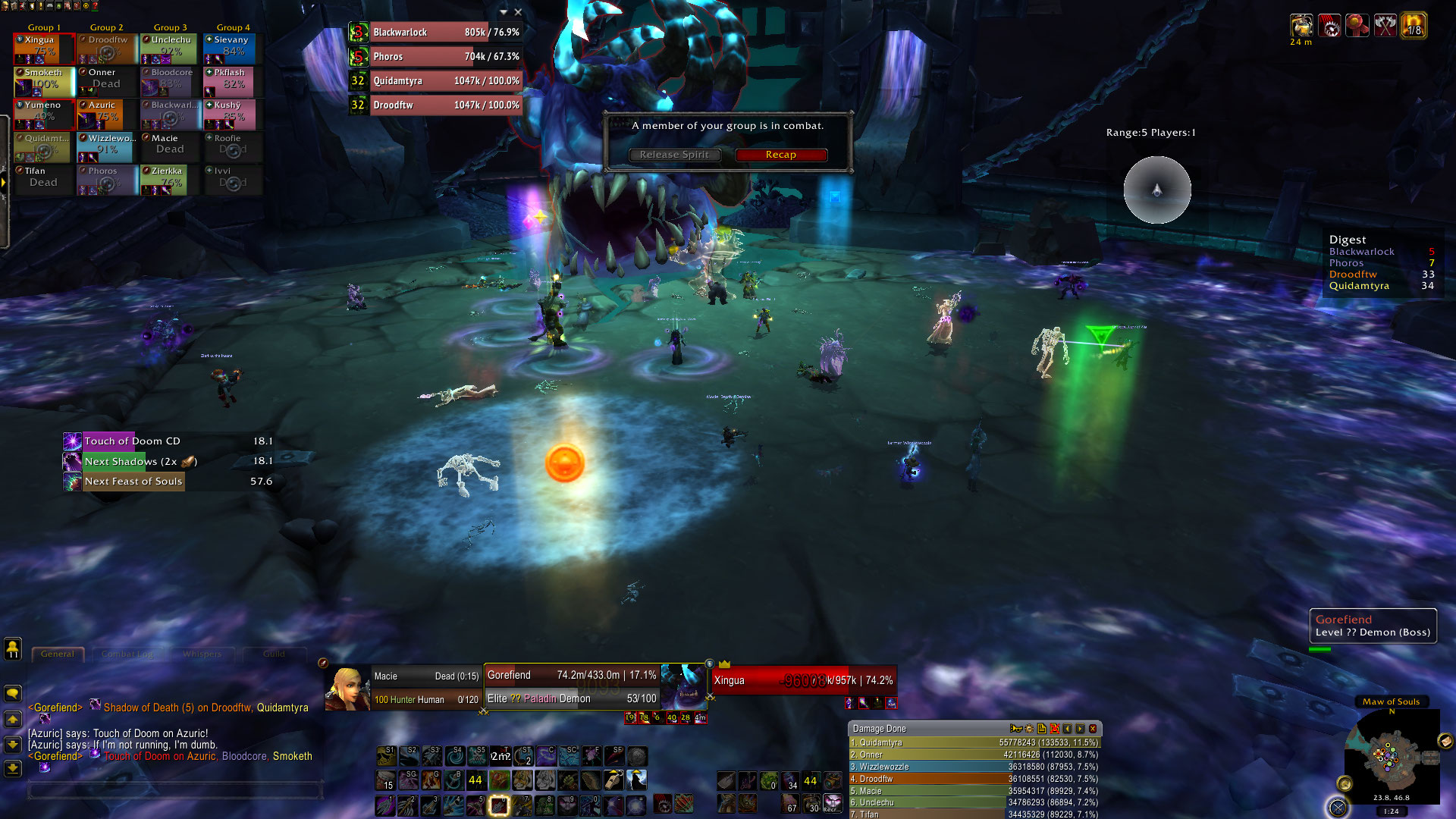Click the Release Spirit button
The height and width of the screenshot is (819, 1456).
(674, 155)
